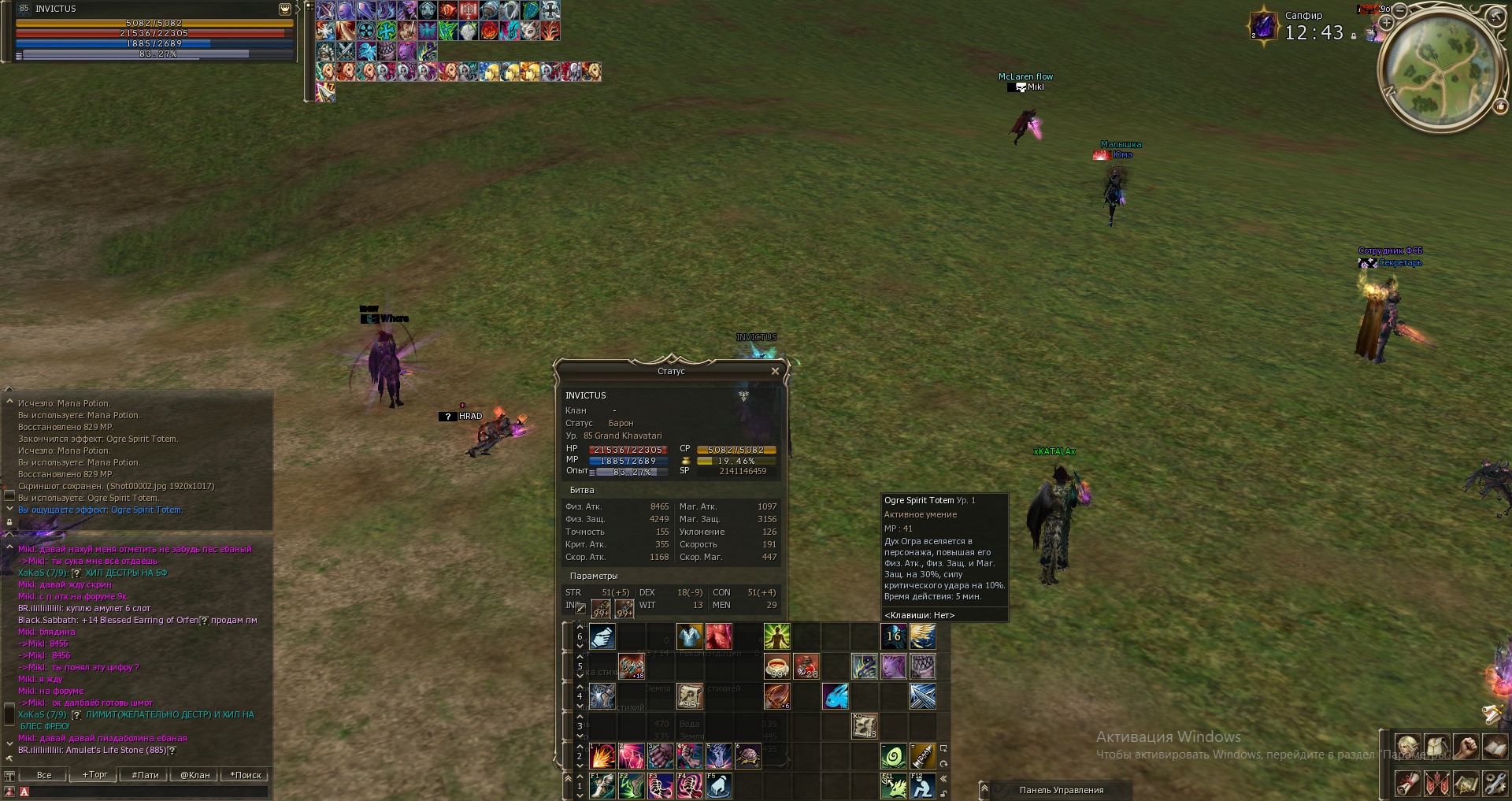Image resolution: width=1512 pixels, height=801 pixels.
Task: Click the Сапфир crystal icon near the clock
Action: click(x=1263, y=26)
